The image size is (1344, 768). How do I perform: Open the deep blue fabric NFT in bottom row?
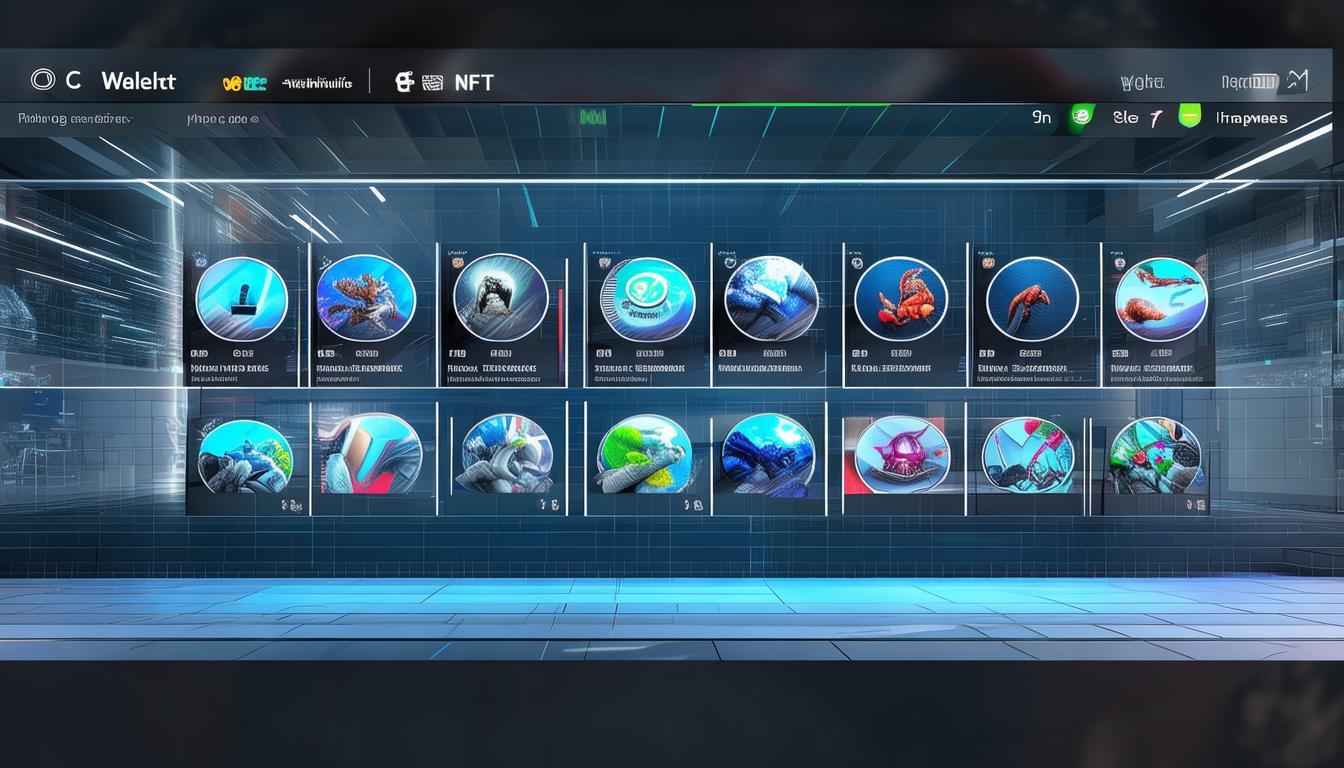click(x=768, y=455)
